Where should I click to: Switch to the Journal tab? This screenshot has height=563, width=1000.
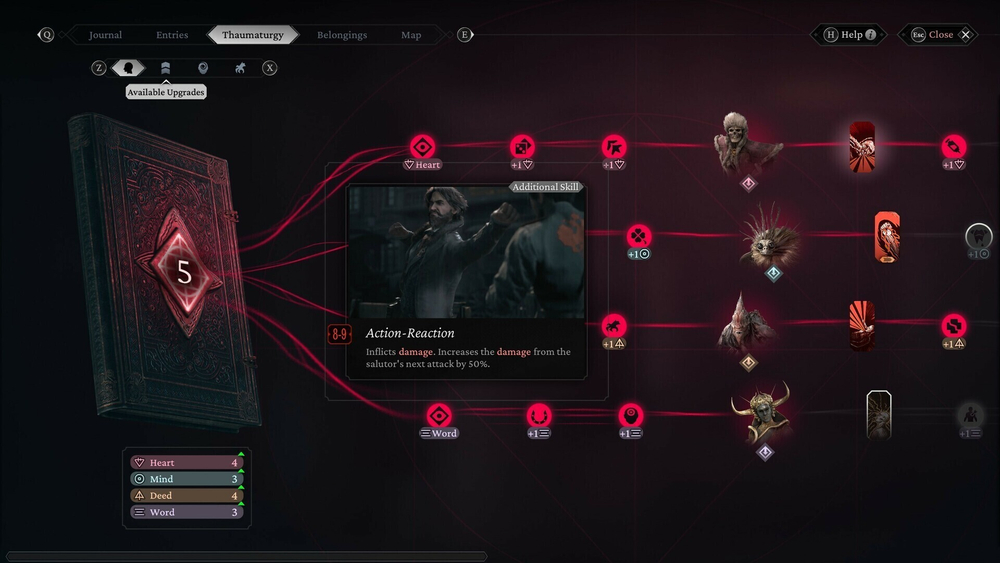pos(105,35)
